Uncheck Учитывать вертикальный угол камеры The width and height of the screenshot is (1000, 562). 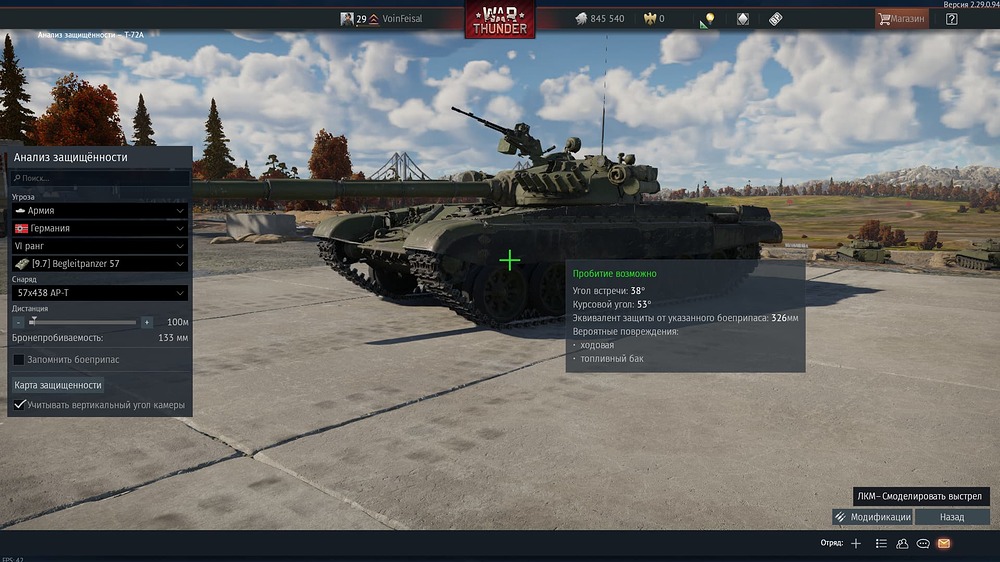(19, 405)
